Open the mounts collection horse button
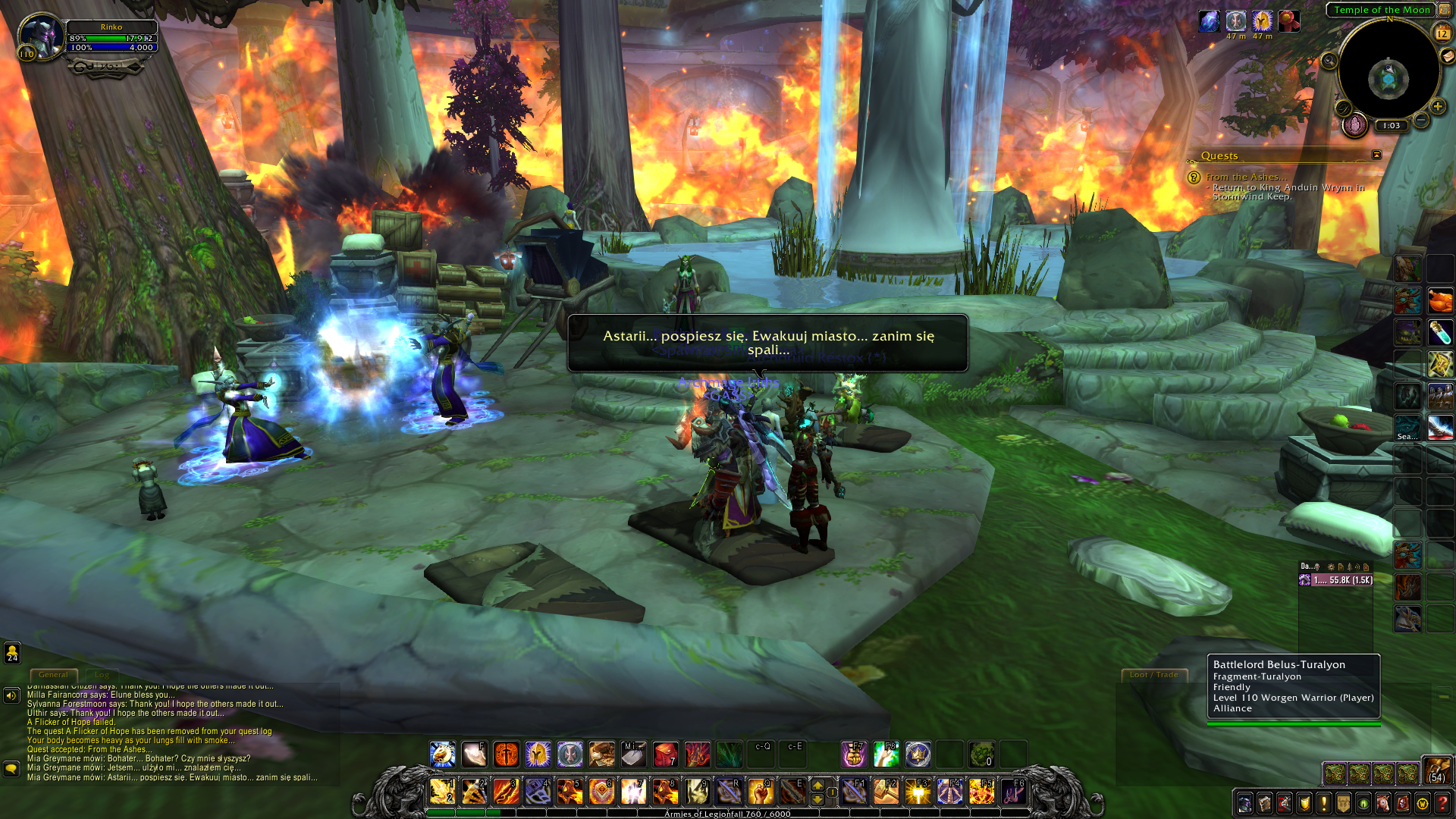The height and width of the screenshot is (819, 1456). (1383, 803)
